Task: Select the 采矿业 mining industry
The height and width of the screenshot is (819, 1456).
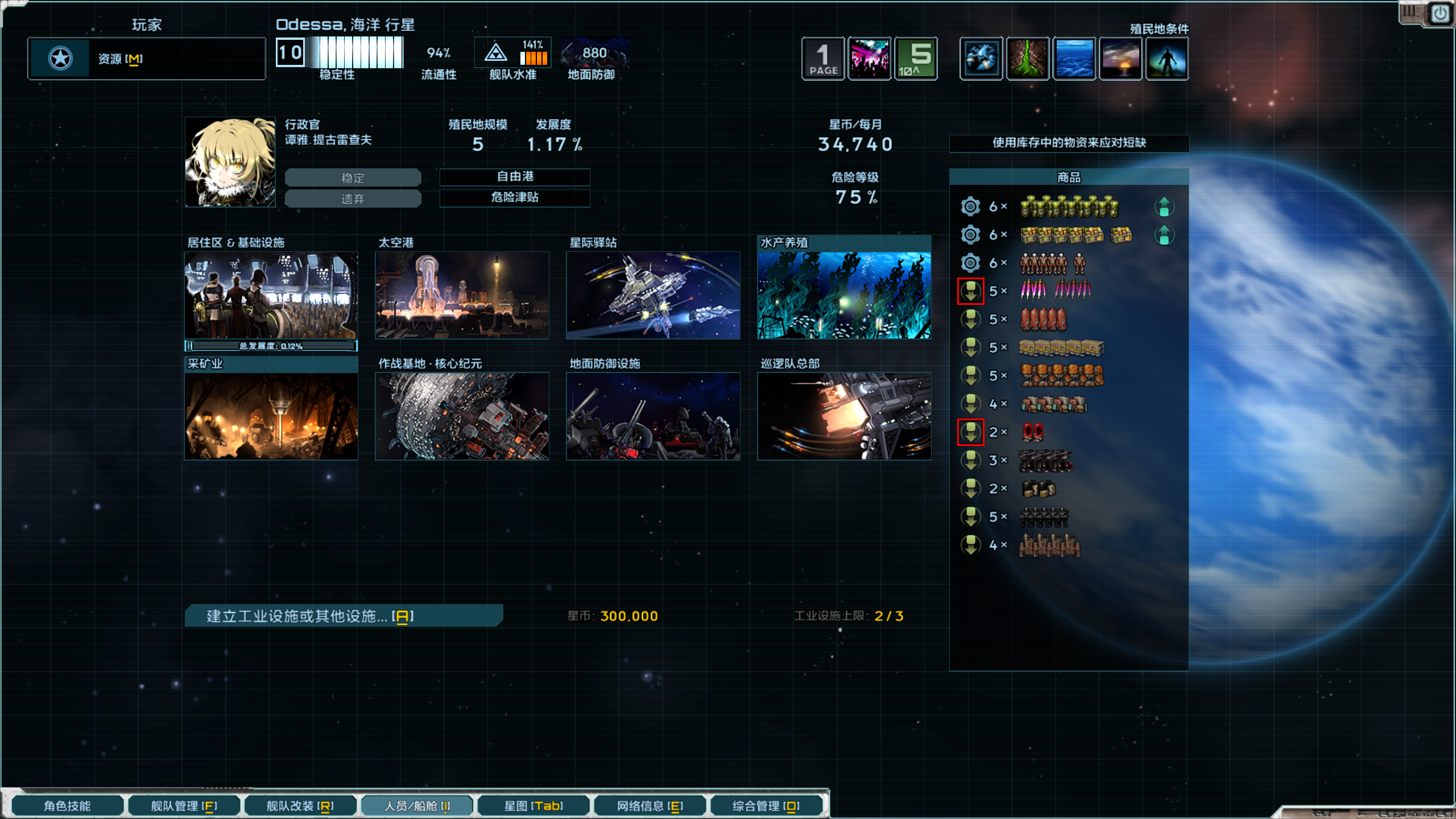Action: click(271, 416)
